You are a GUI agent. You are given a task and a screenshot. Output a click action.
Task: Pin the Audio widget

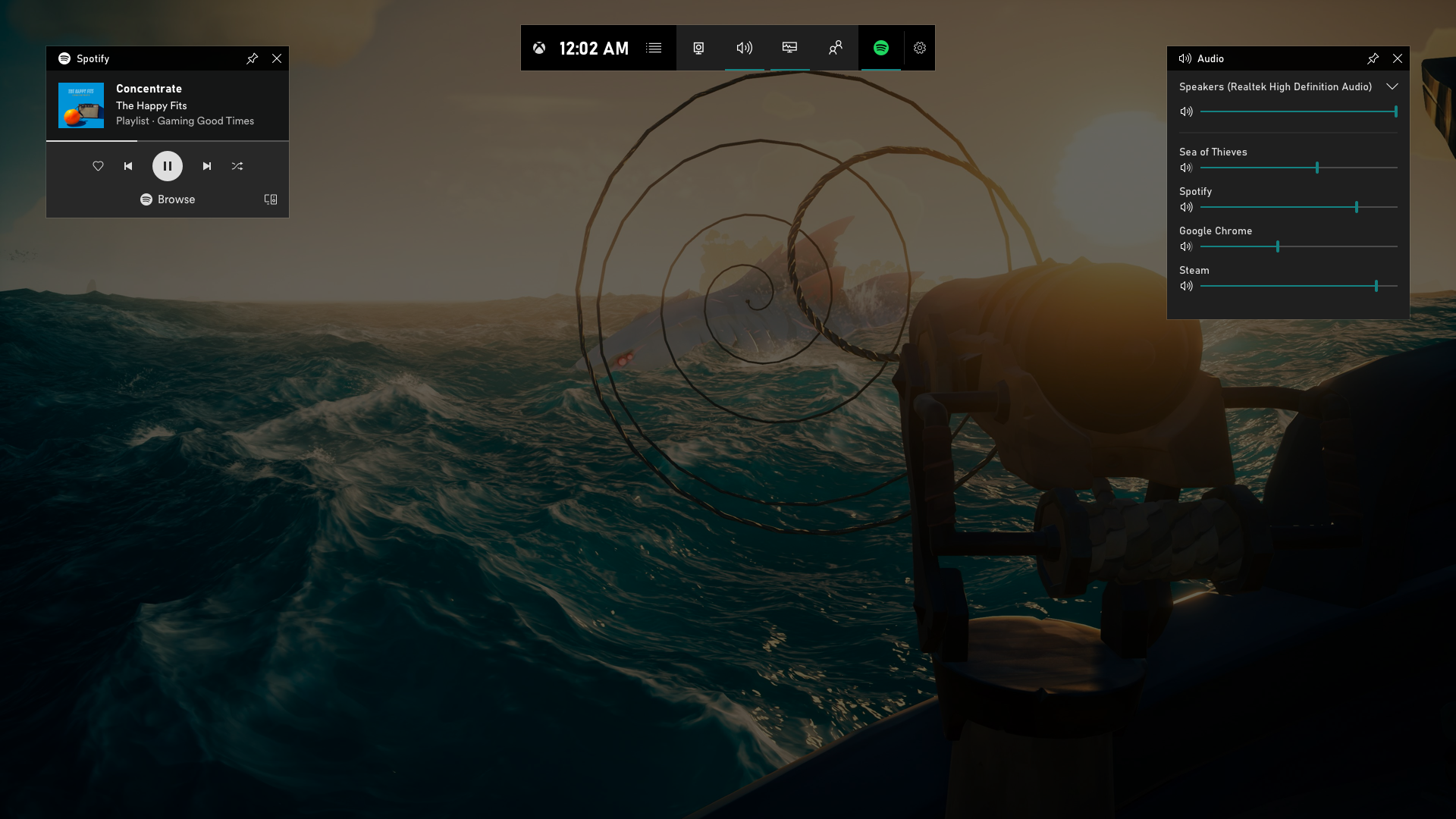click(x=1373, y=58)
